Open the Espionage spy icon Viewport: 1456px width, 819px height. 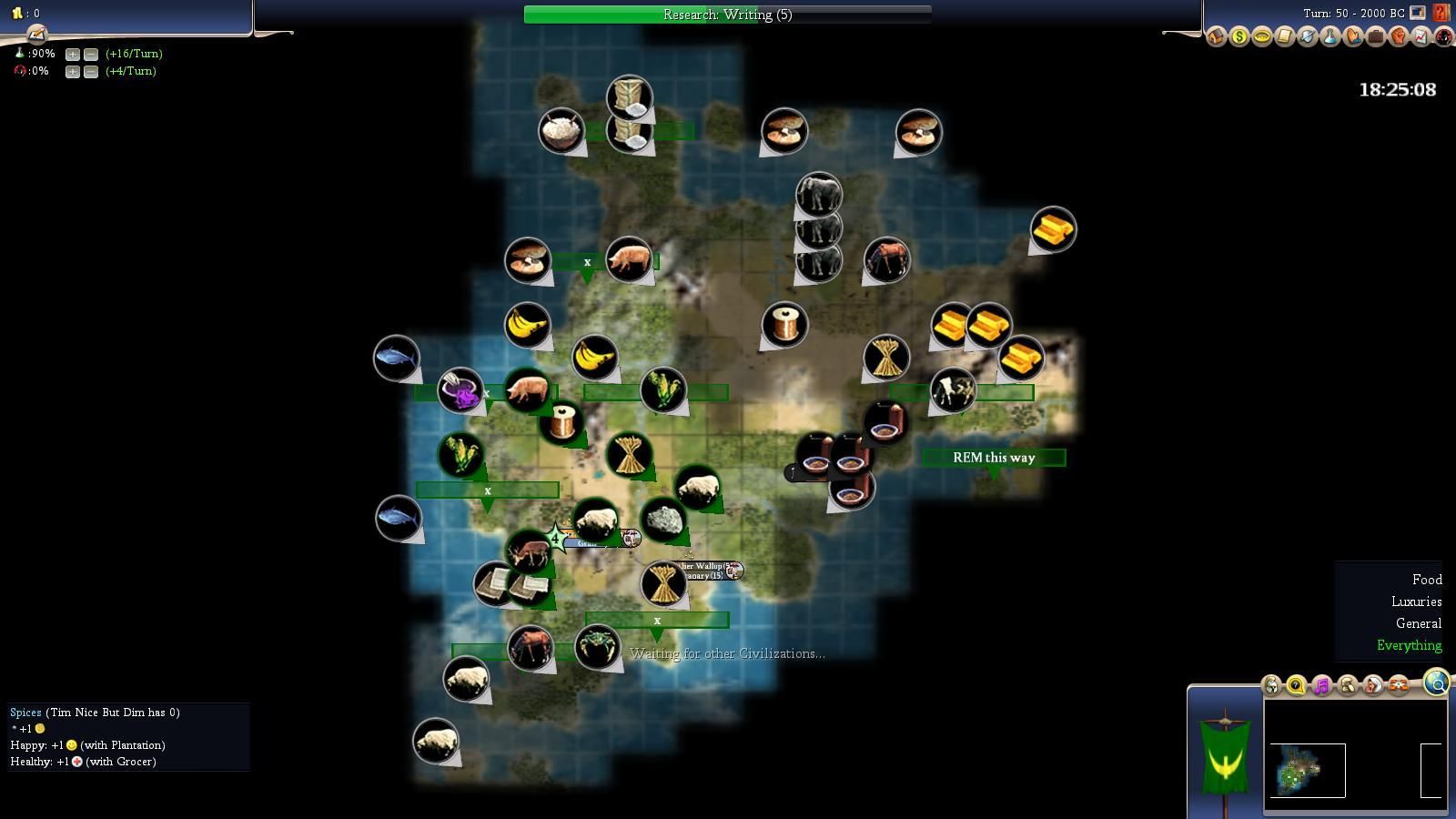click(1443, 37)
